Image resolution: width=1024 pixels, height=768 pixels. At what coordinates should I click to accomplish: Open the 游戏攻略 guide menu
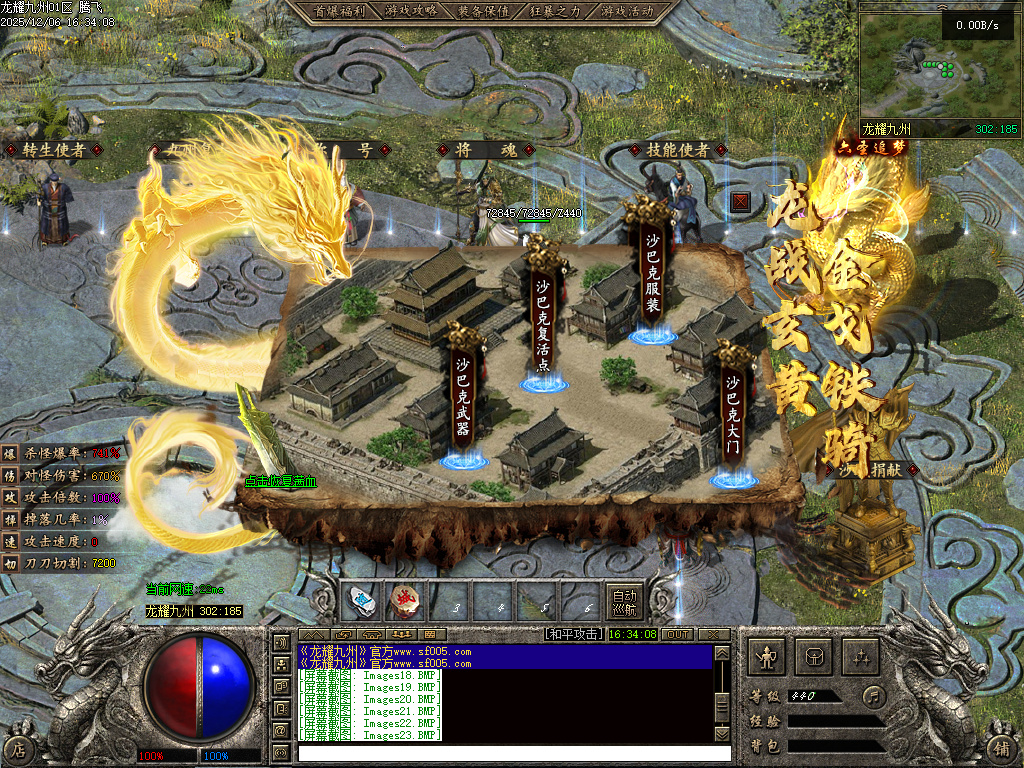coord(410,11)
